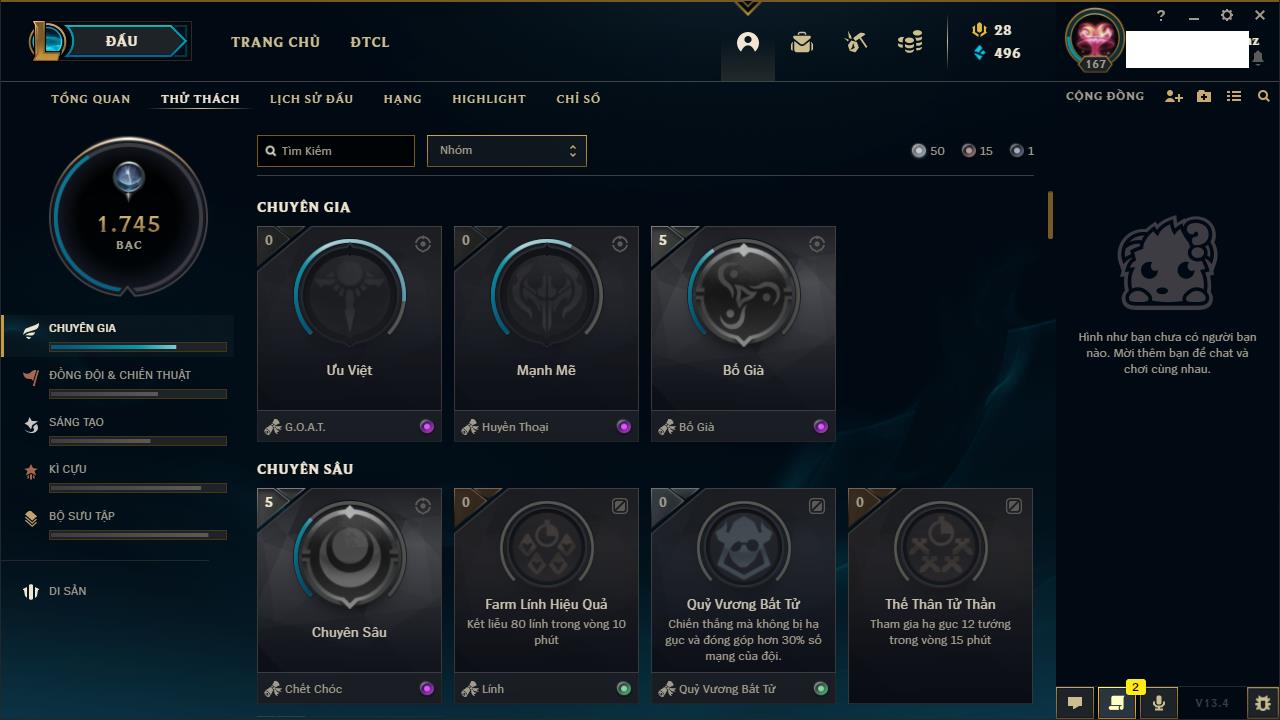1280x720 pixels.
Task: Open the Nhóm grouping dropdown
Action: [506, 151]
